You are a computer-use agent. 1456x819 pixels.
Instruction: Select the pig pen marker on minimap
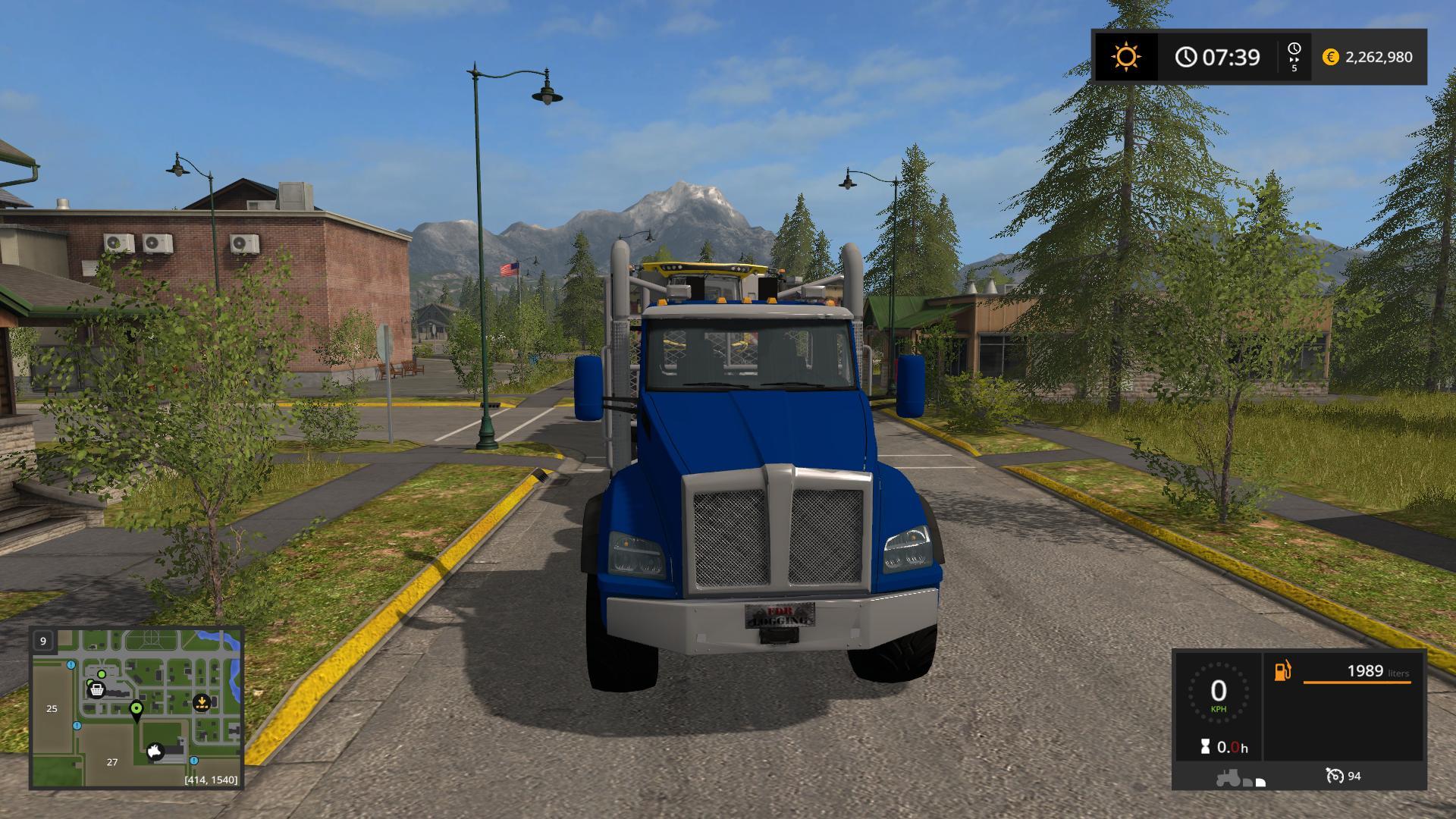tap(156, 752)
